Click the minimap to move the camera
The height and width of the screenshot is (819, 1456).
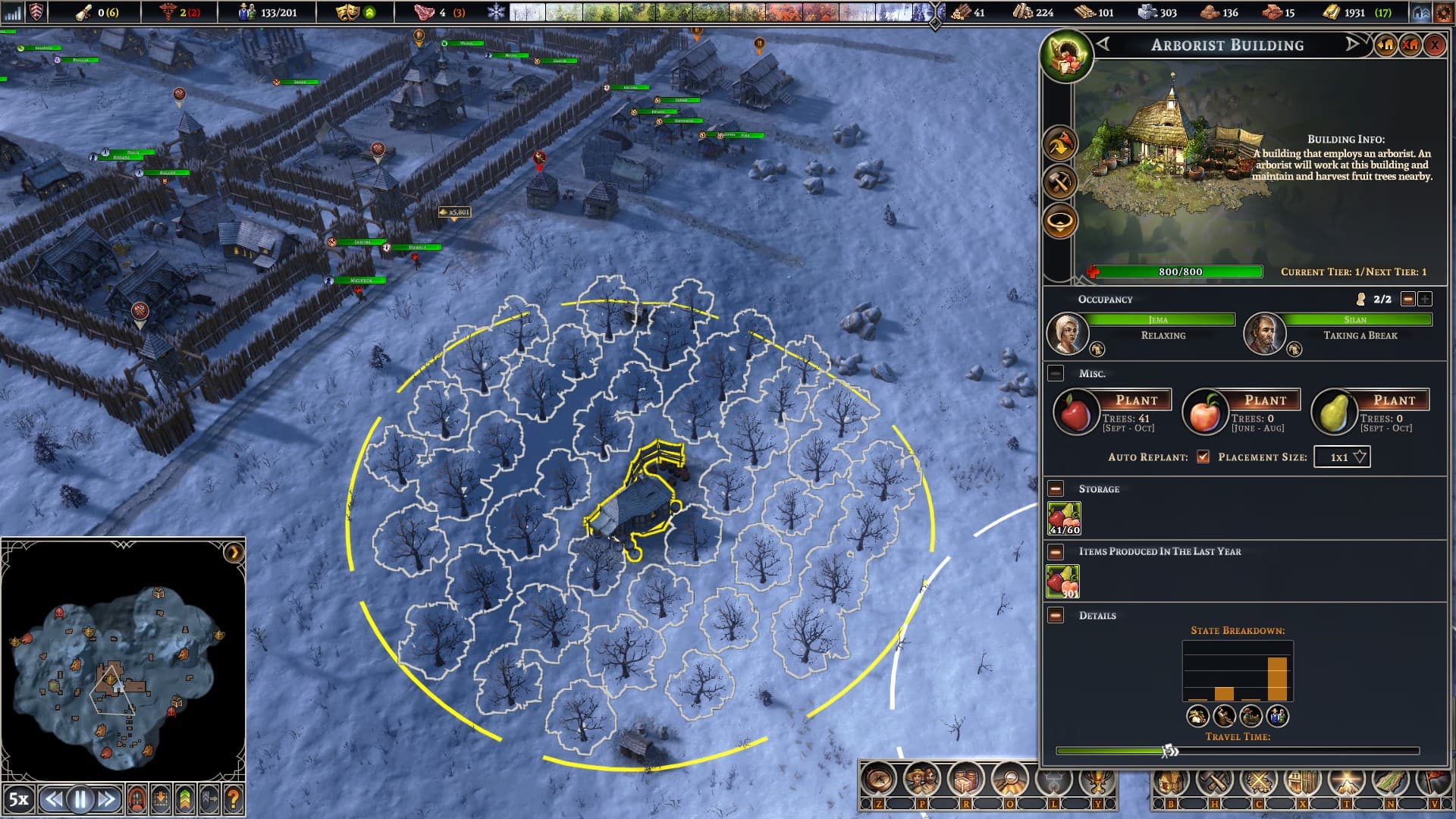[121, 667]
